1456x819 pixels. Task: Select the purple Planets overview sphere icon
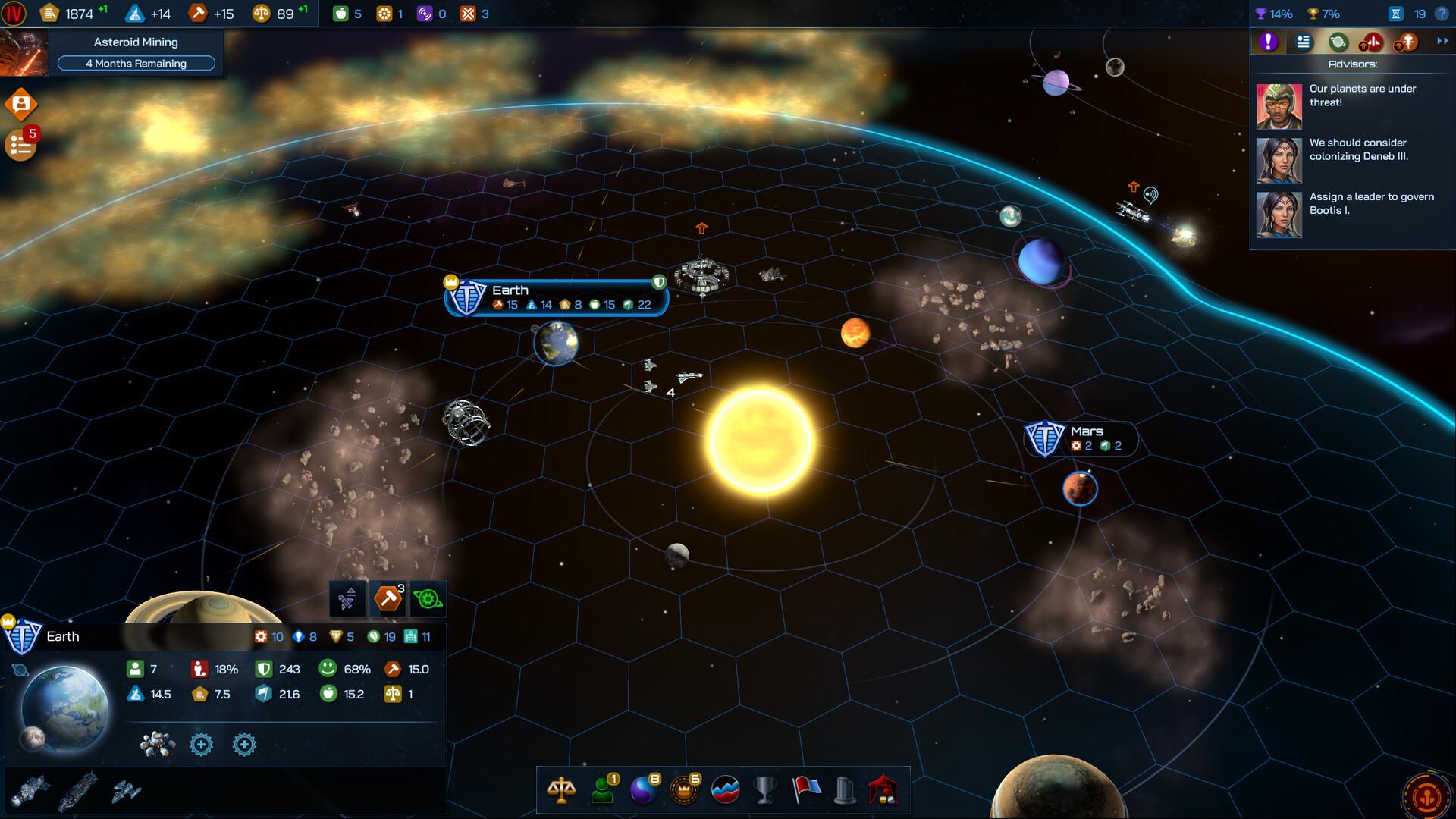click(644, 790)
